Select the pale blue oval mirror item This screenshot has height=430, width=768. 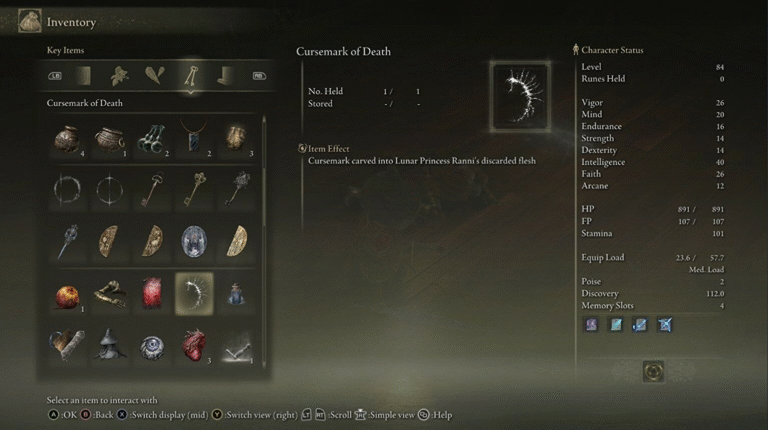pos(193,241)
